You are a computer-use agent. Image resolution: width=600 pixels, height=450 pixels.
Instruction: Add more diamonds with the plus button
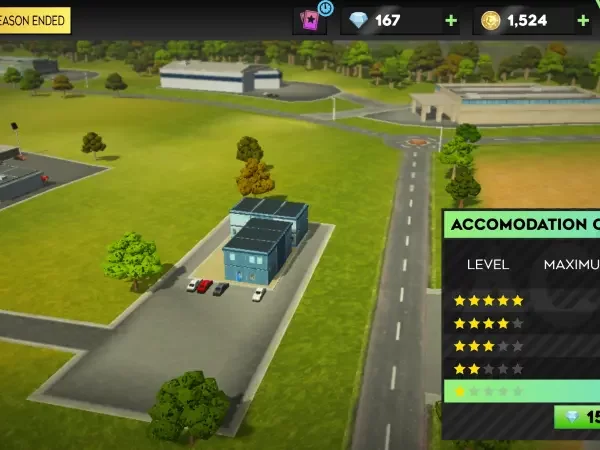pos(451,20)
